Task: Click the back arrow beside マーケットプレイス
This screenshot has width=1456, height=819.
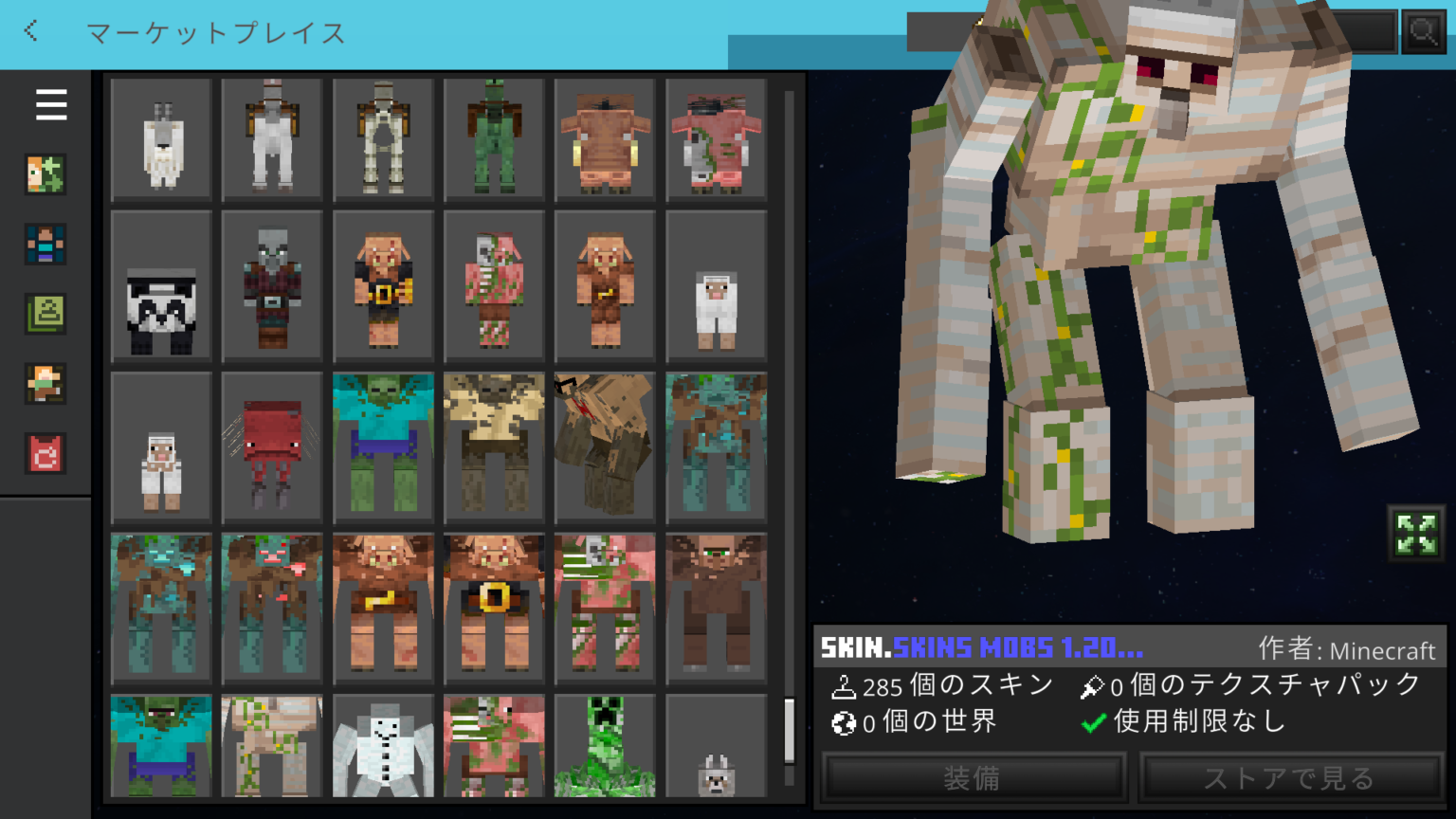Action: click(x=29, y=31)
